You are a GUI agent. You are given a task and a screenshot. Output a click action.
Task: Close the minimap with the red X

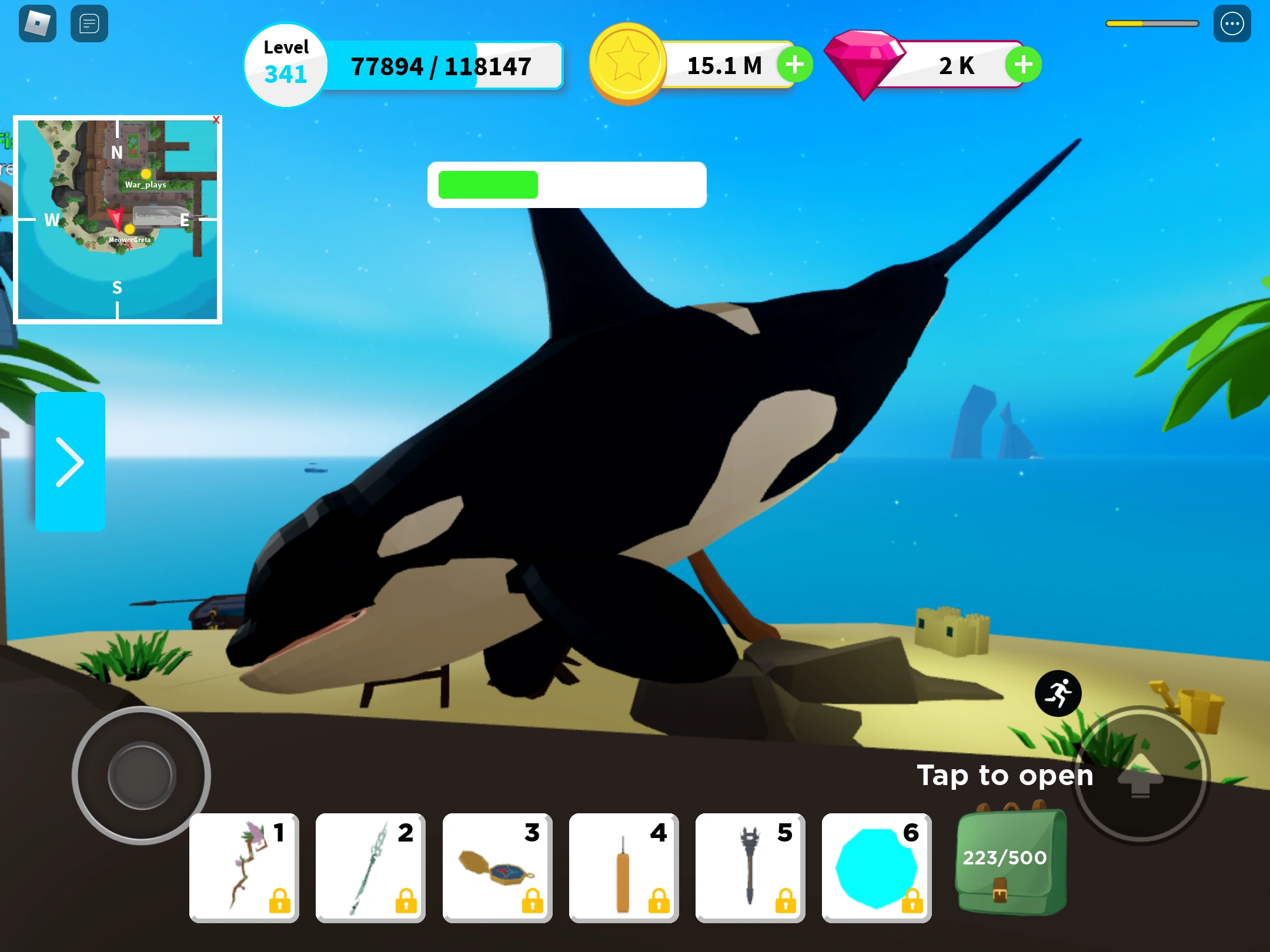click(x=217, y=120)
